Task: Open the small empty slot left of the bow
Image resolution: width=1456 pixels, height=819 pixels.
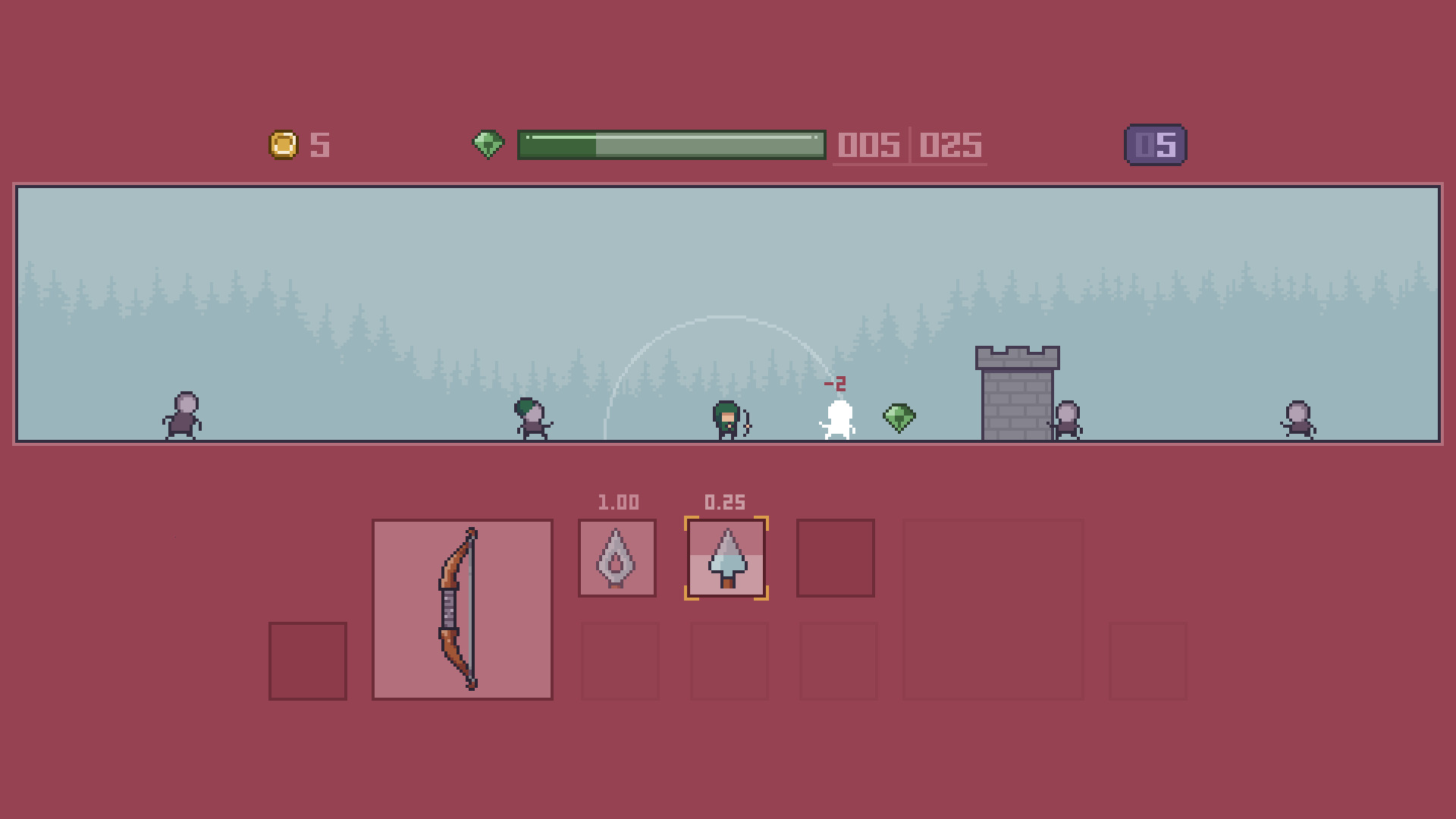Action: pyautogui.click(x=306, y=659)
